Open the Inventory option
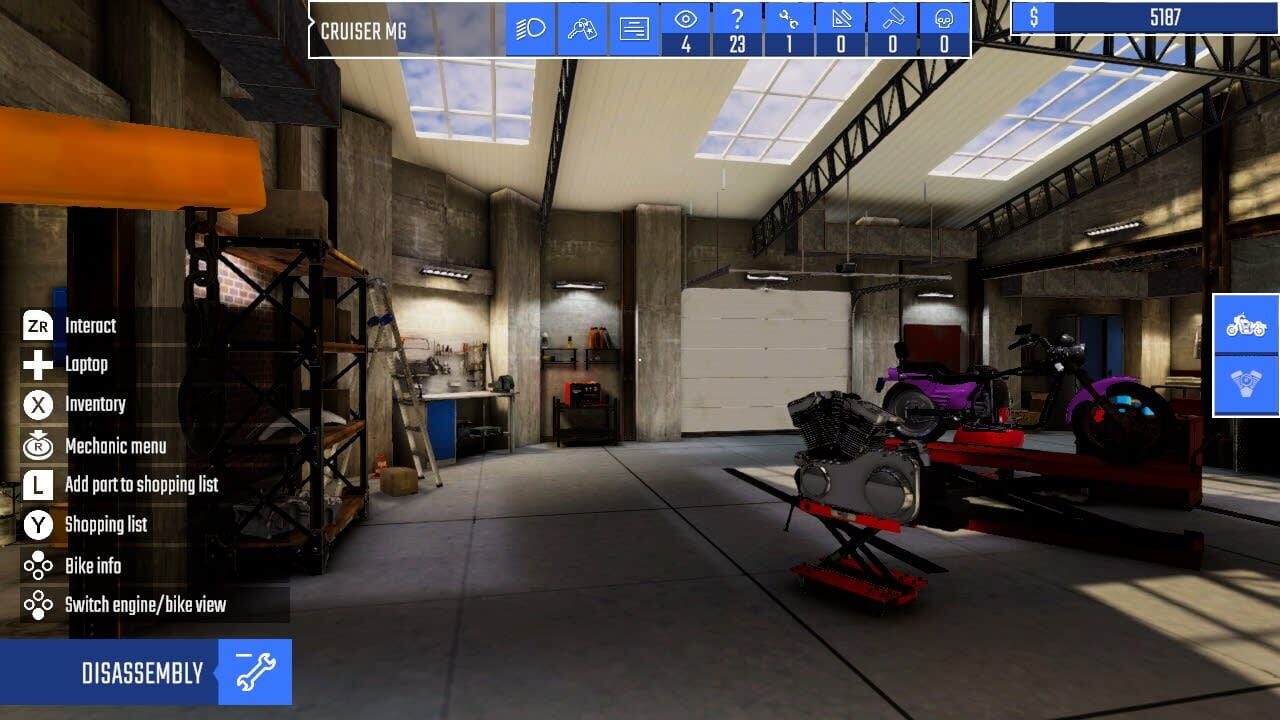Screen dimensions: 1280x720 [x=95, y=405]
